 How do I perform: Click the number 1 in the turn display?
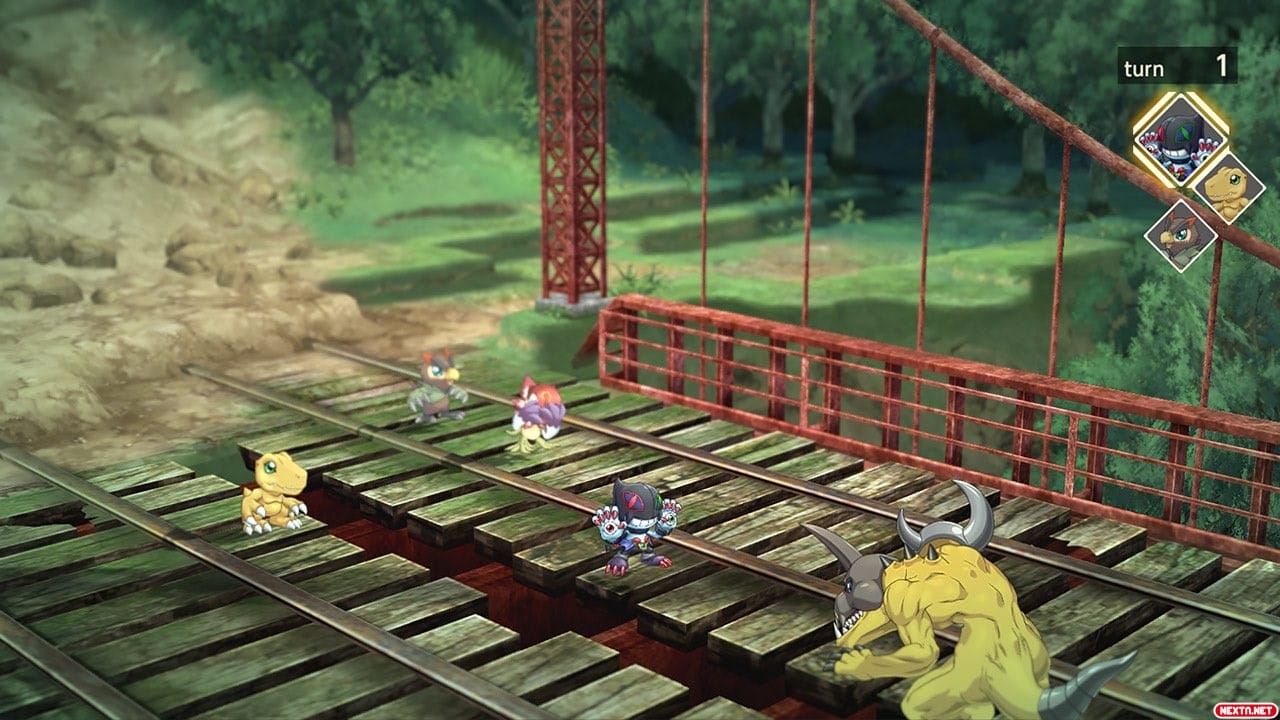click(x=1222, y=67)
